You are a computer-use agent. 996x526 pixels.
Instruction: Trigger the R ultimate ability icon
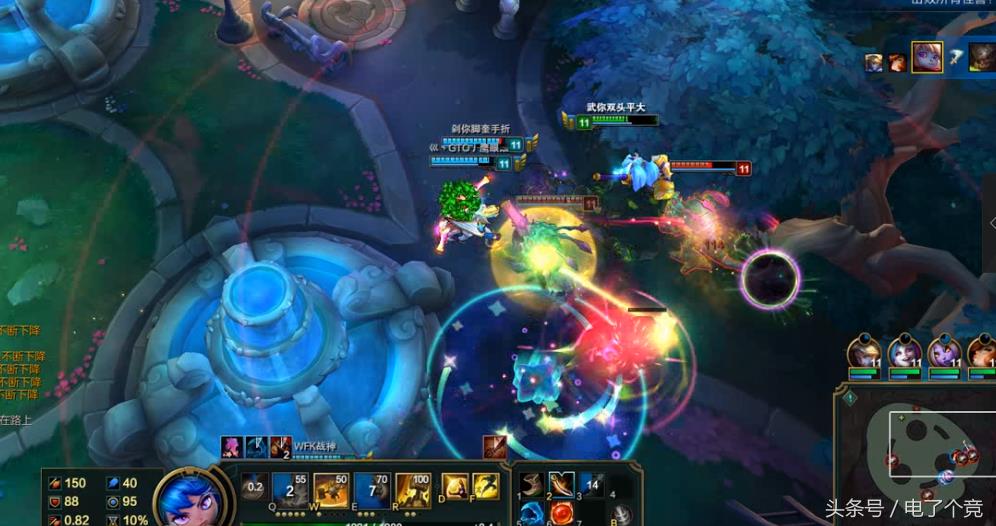point(413,489)
